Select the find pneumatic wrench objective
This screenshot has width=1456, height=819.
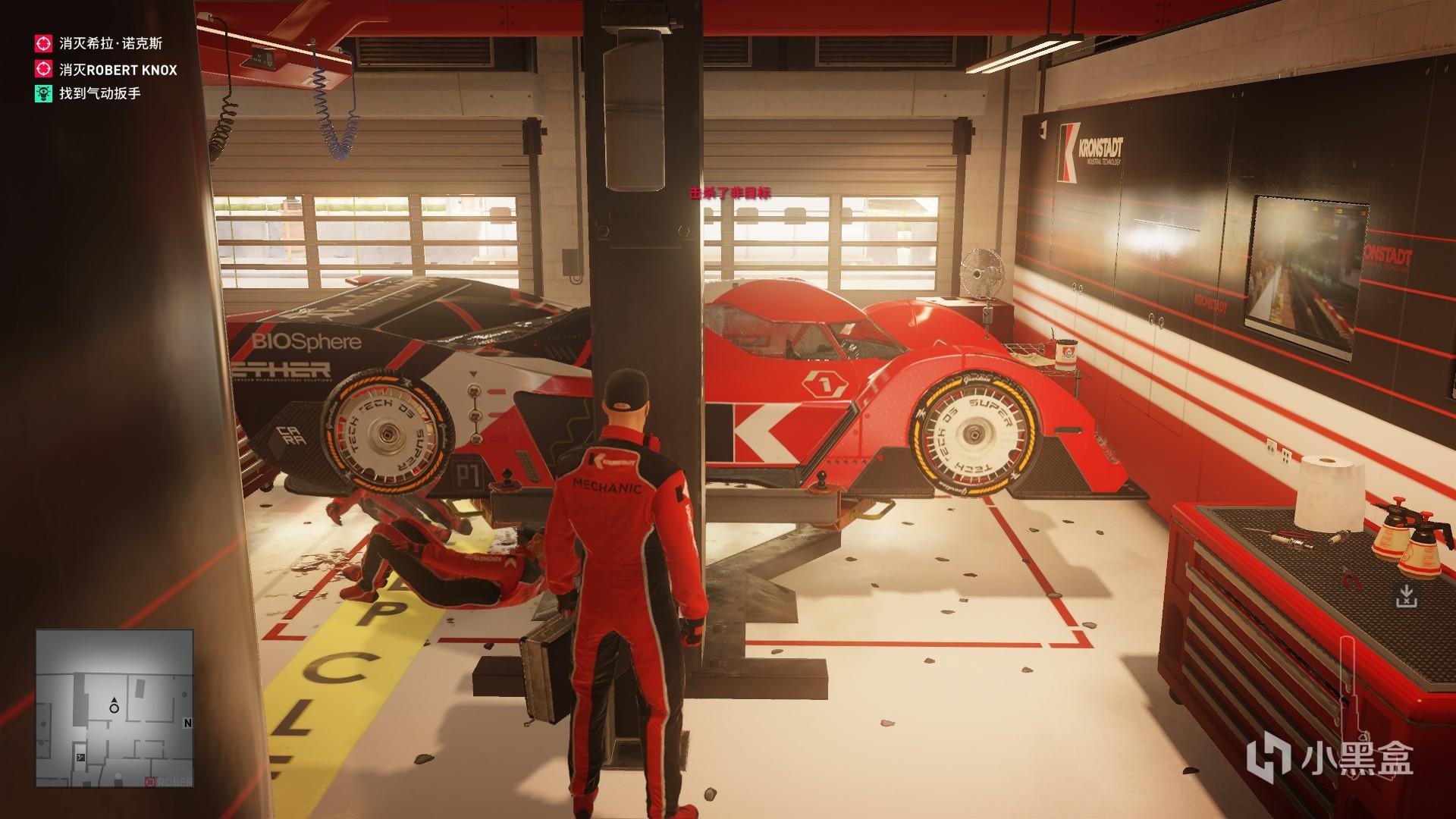pos(99,94)
